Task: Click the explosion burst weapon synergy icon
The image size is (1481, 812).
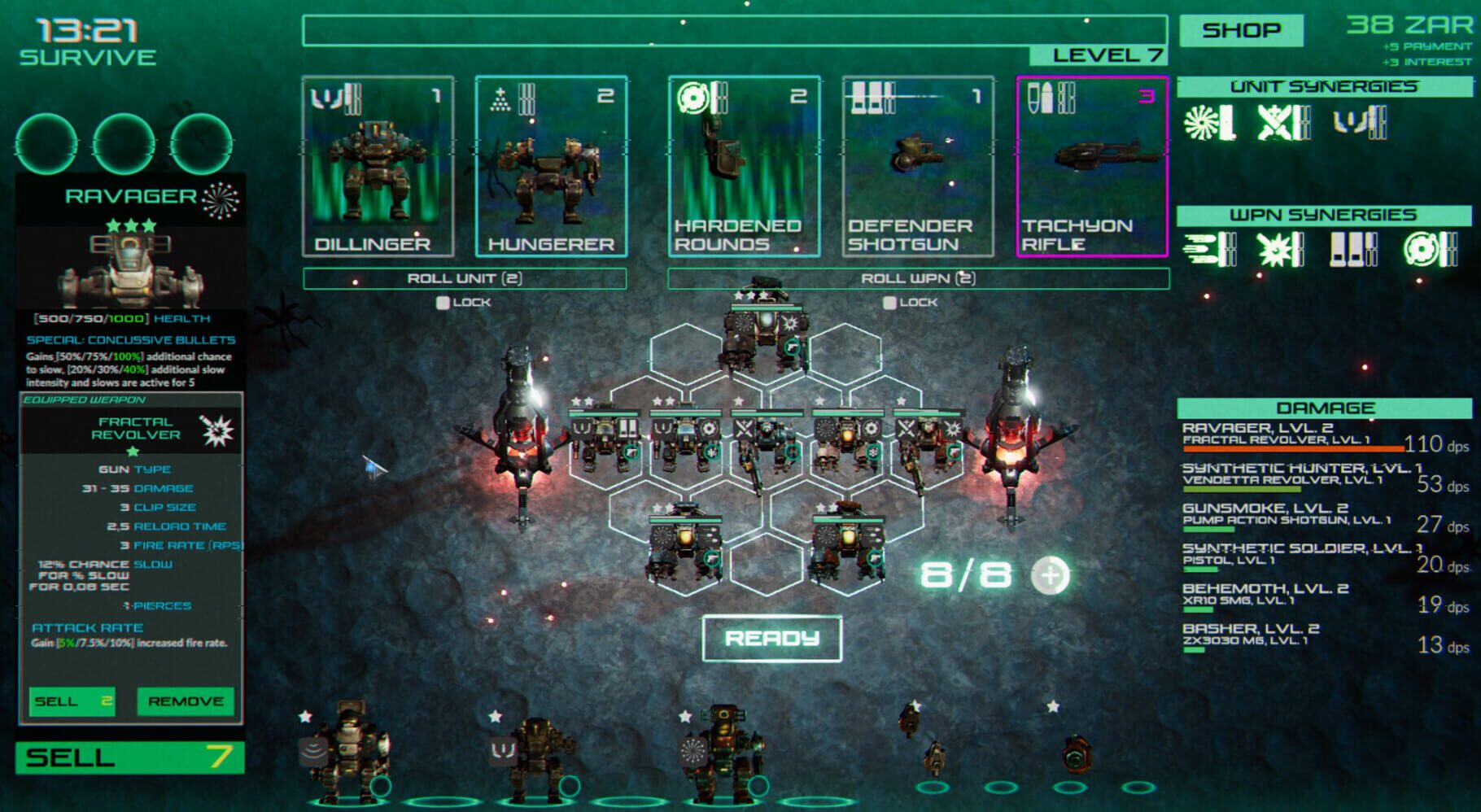Action: 1273,248
